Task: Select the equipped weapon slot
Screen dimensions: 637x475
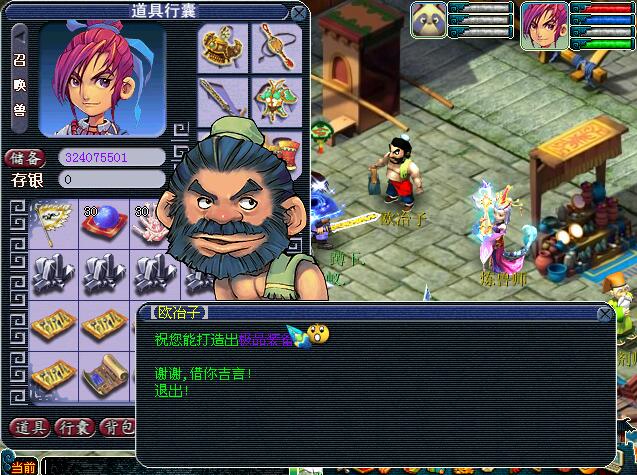Action: coord(221,99)
